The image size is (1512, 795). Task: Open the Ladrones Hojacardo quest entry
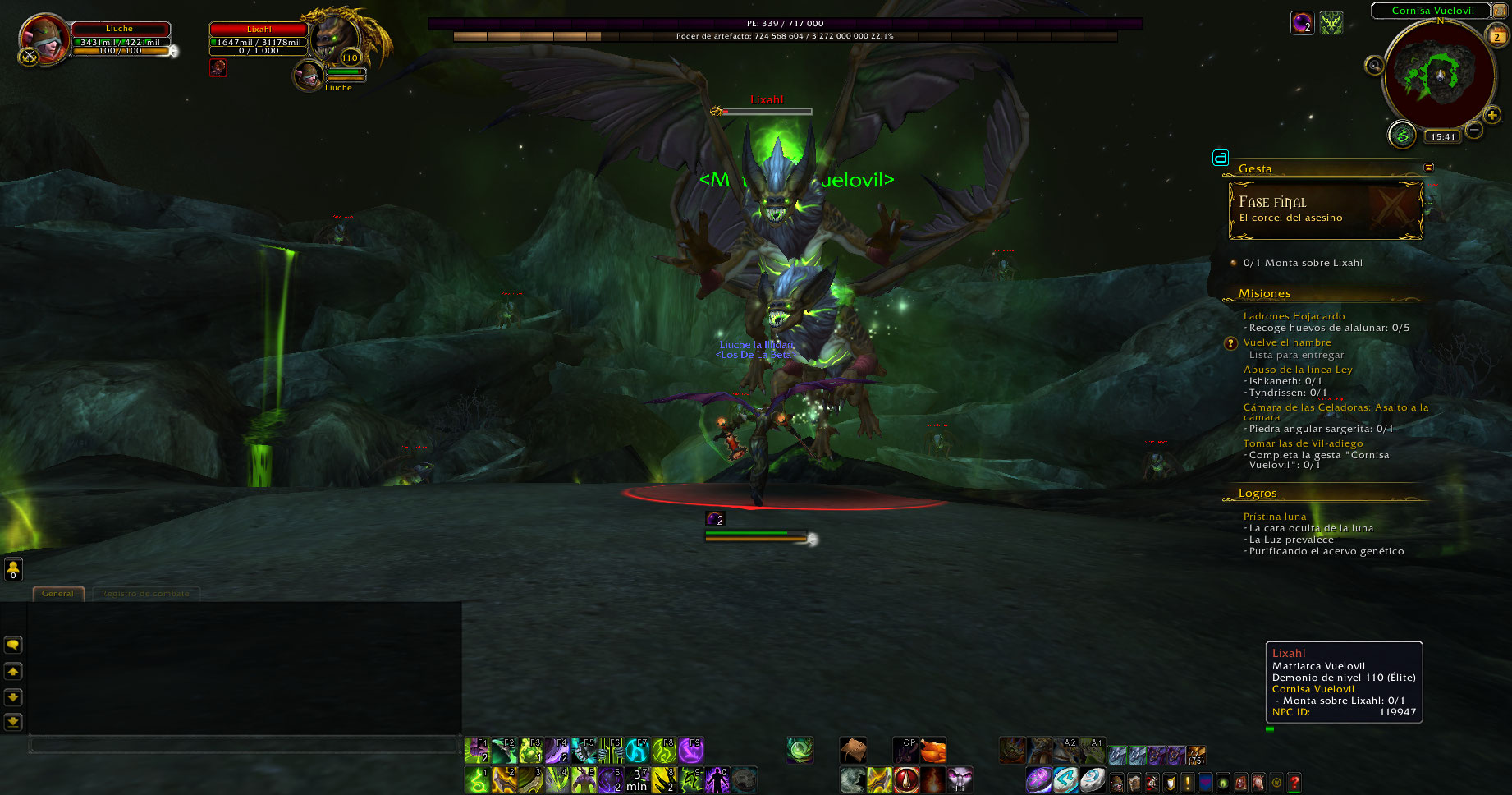tap(1294, 316)
